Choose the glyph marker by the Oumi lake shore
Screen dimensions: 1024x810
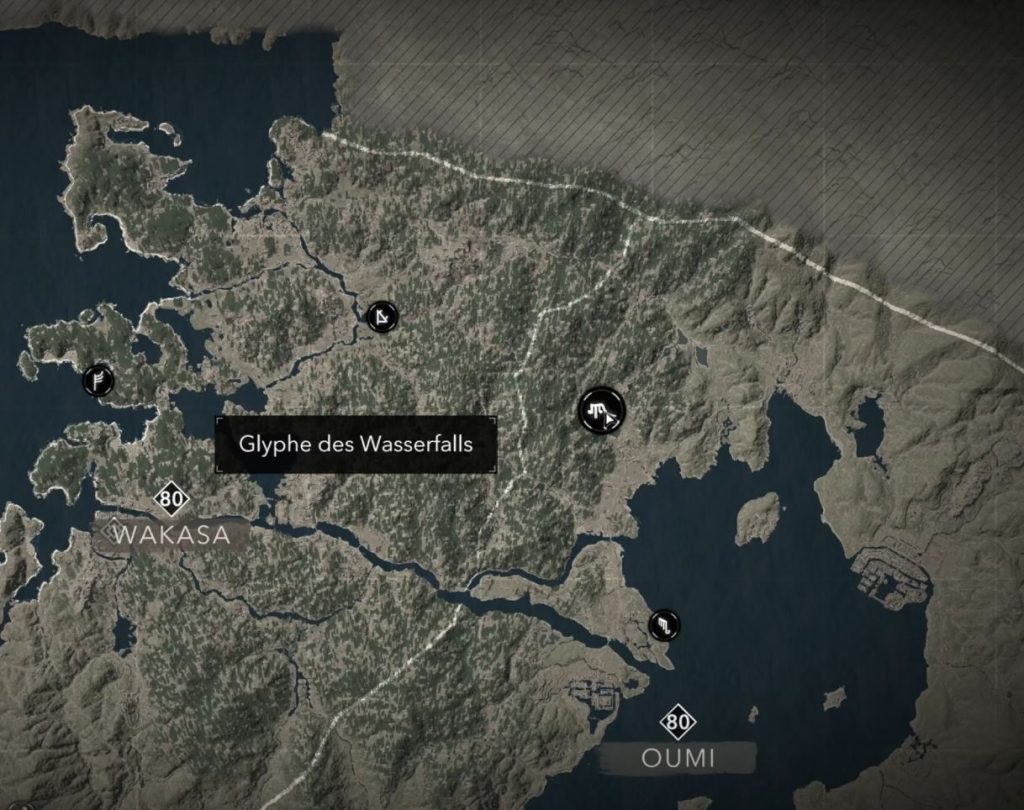click(x=665, y=626)
